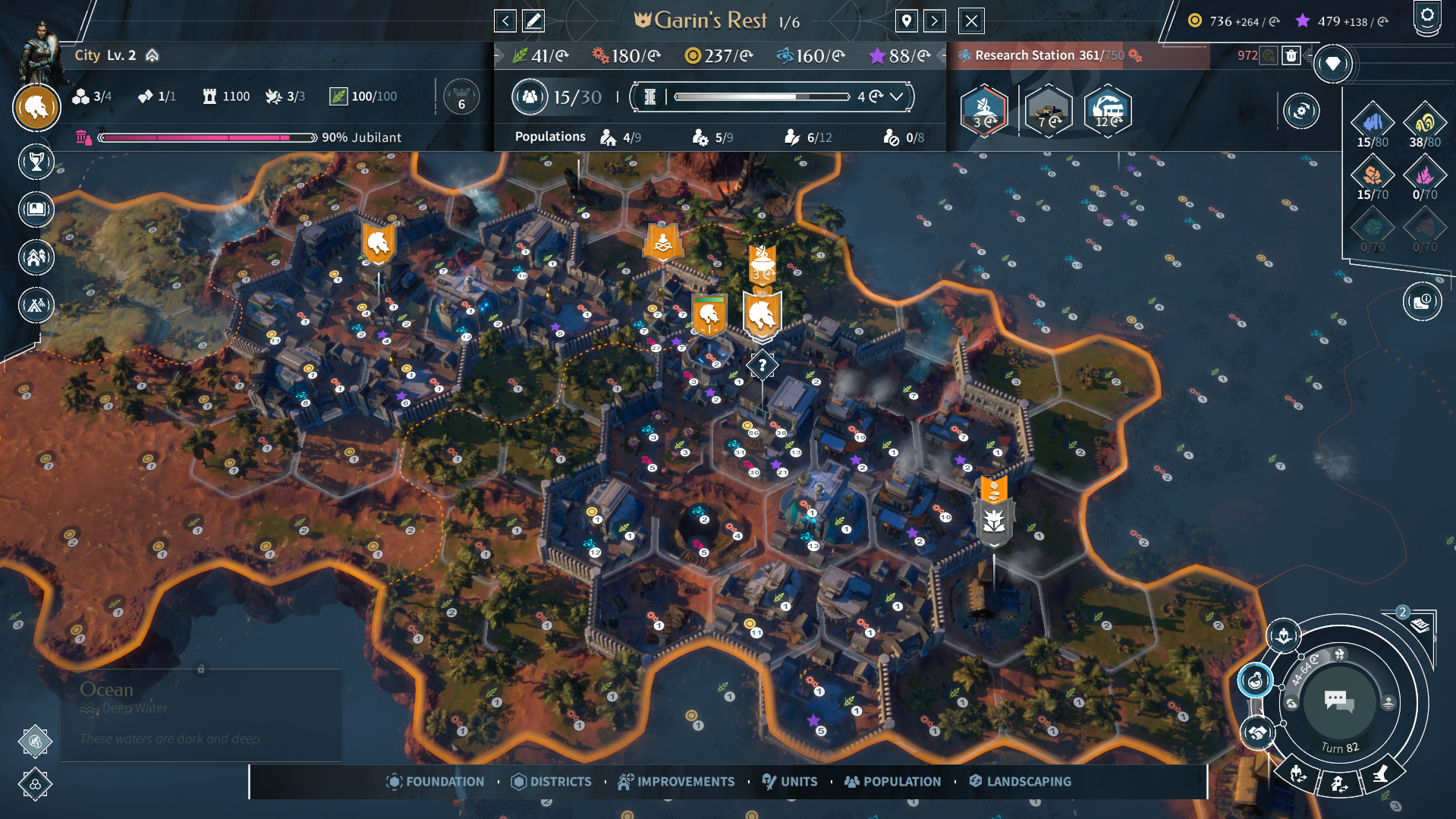Toggle the repeat production circular-arrows icon

pyautogui.click(x=1302, y=110)
